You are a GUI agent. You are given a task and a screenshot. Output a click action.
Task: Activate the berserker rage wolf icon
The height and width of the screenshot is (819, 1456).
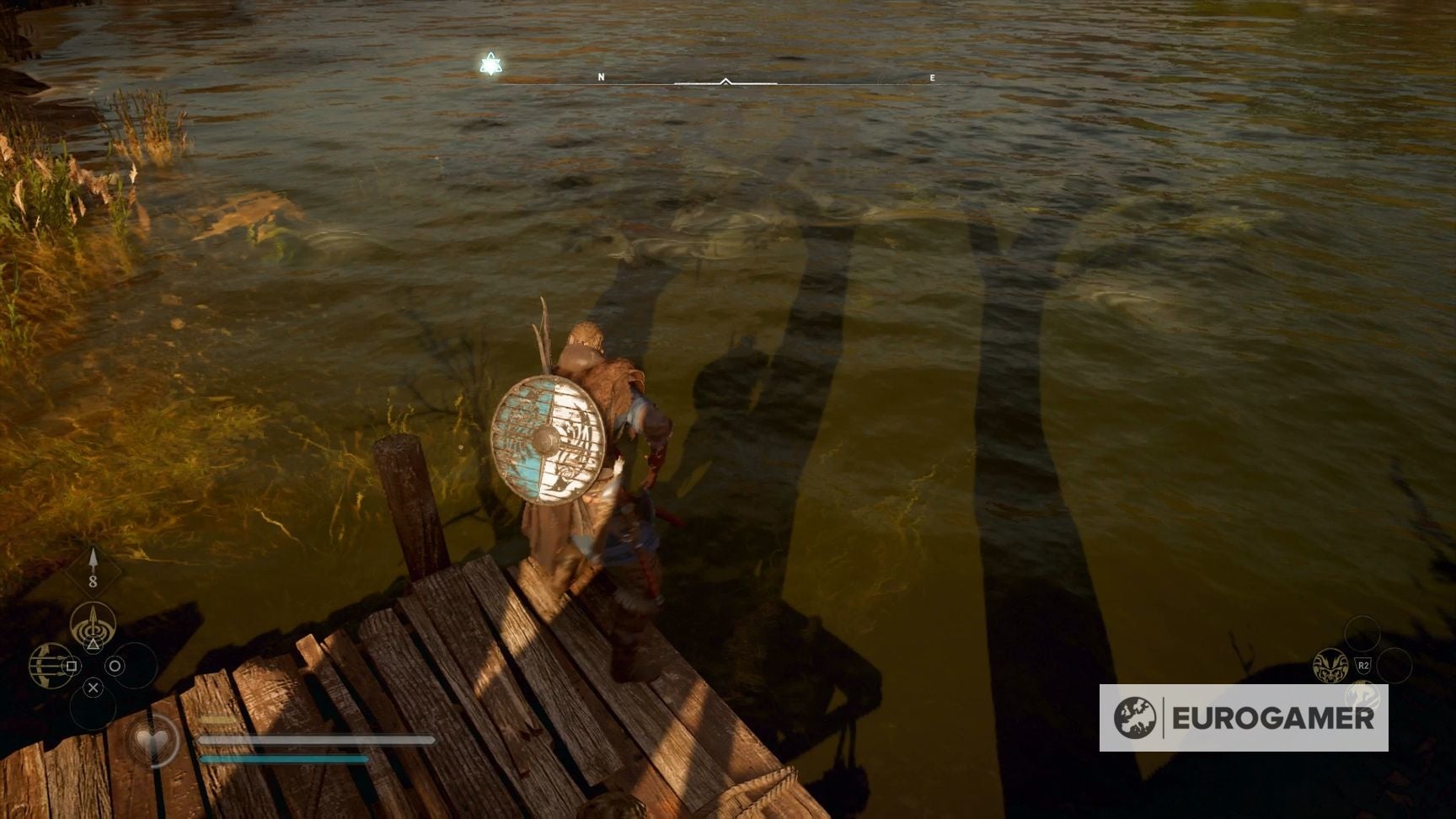click(x=1330, y=665)
